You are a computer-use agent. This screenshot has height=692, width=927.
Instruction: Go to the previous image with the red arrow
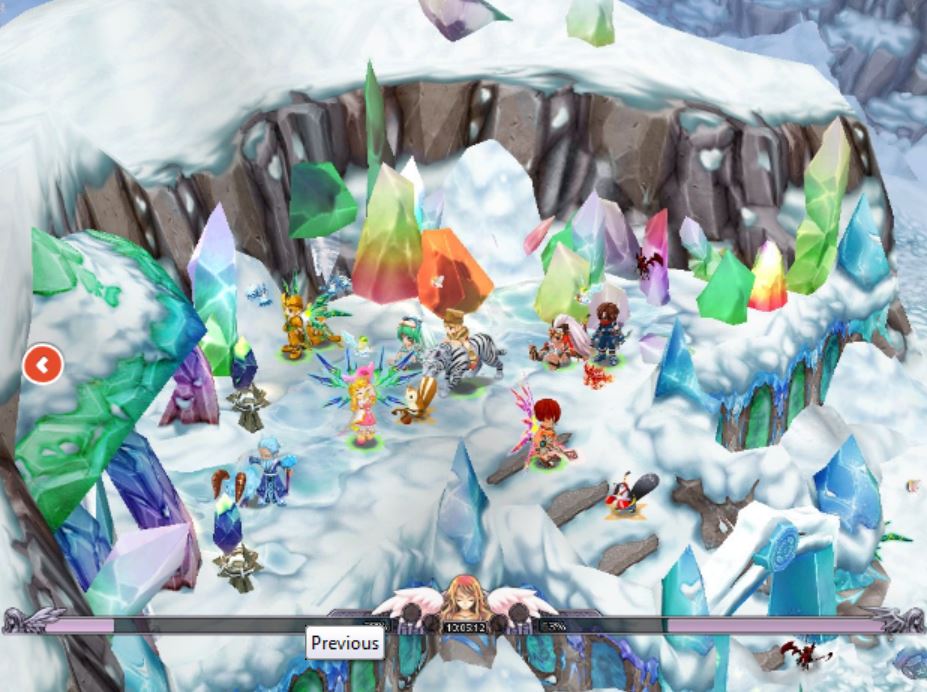[42, 365]
